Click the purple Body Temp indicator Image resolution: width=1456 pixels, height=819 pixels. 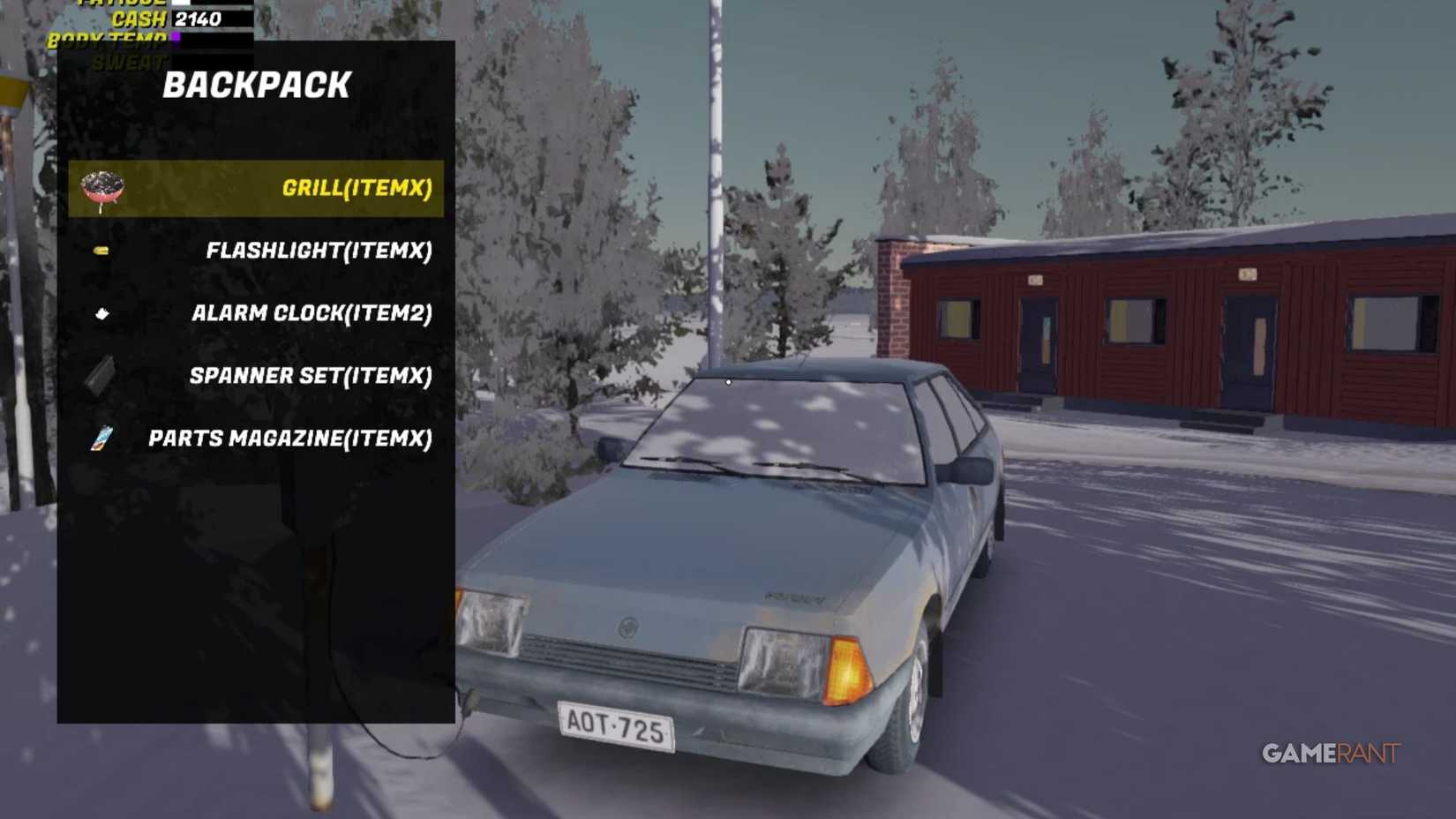176,36
